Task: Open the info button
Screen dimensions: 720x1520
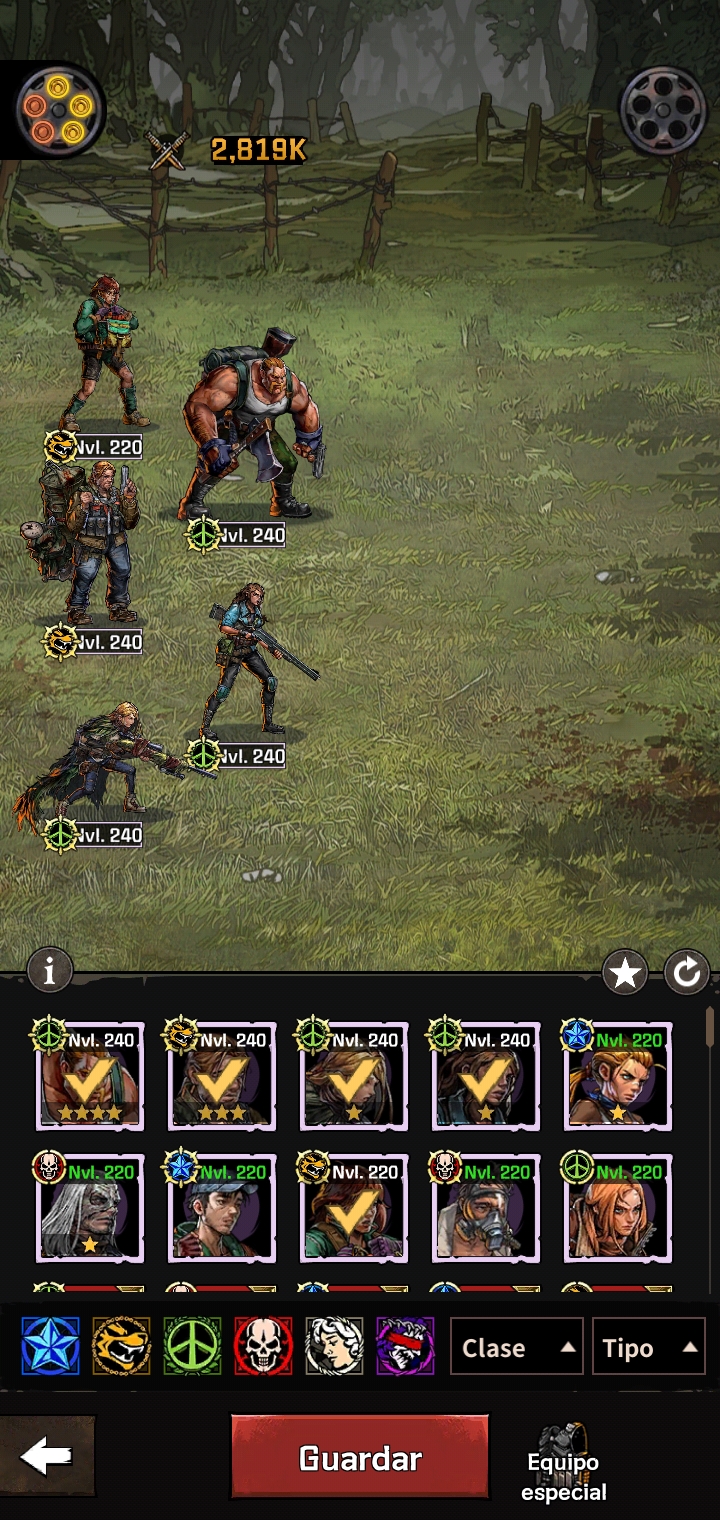Action: pos(50,969)
